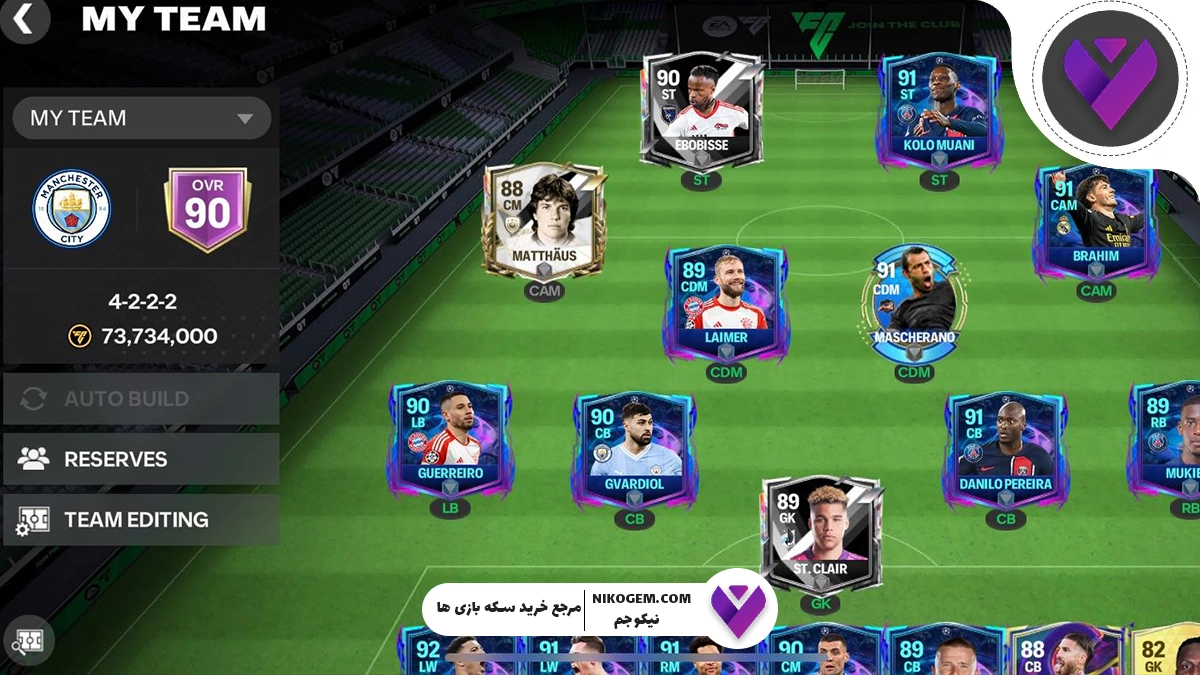Pick the Laimer CDM card
Image resolution: width=1200 pixels, height=675 pixels.
726,302
